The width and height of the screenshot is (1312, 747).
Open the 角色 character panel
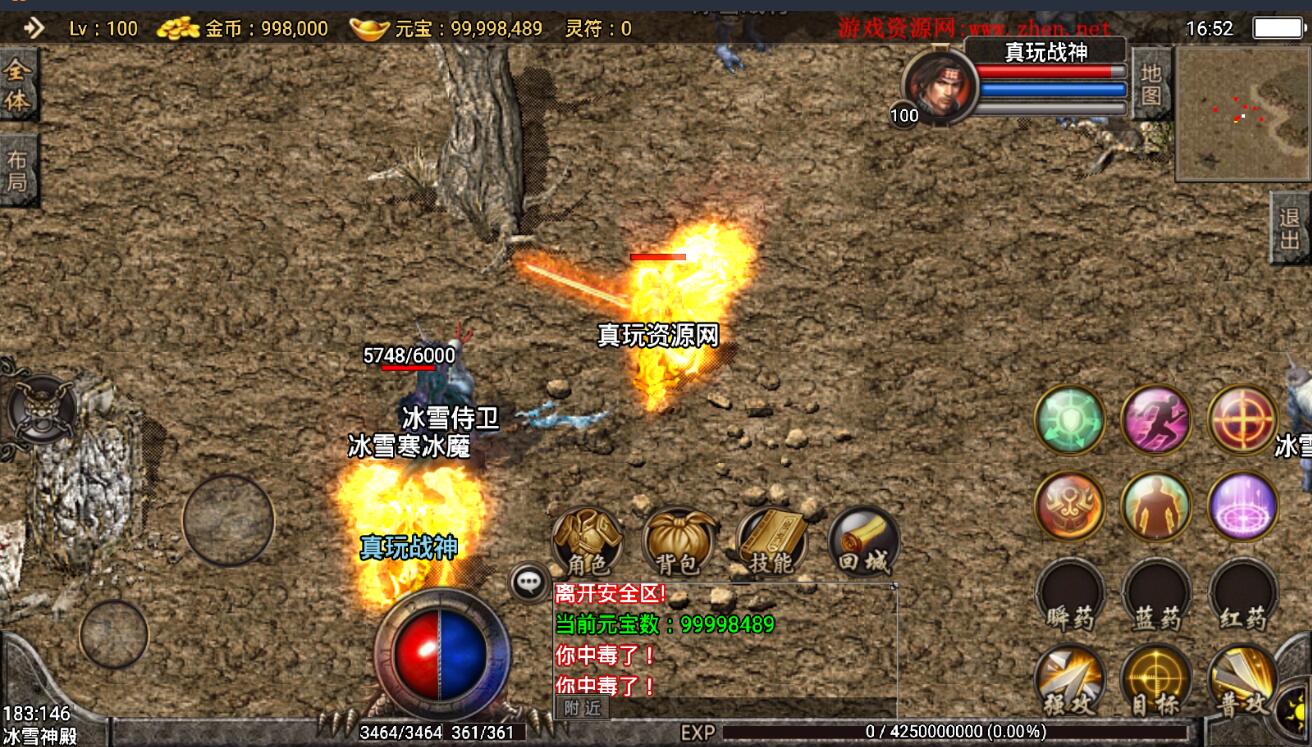click(587, 540)
